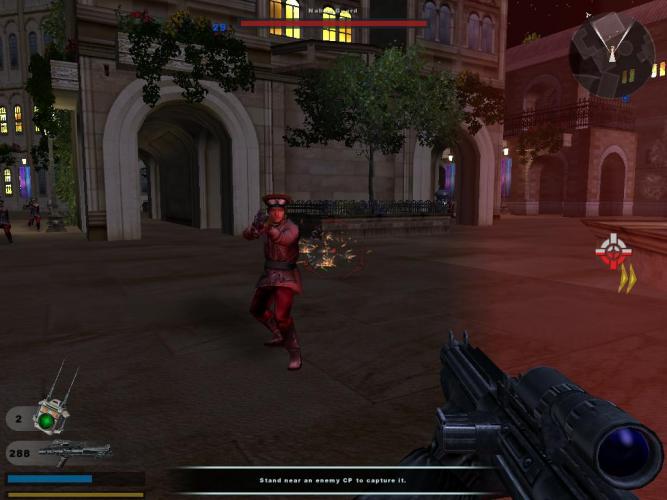Click the circular minimap radar

coord(611,55)
